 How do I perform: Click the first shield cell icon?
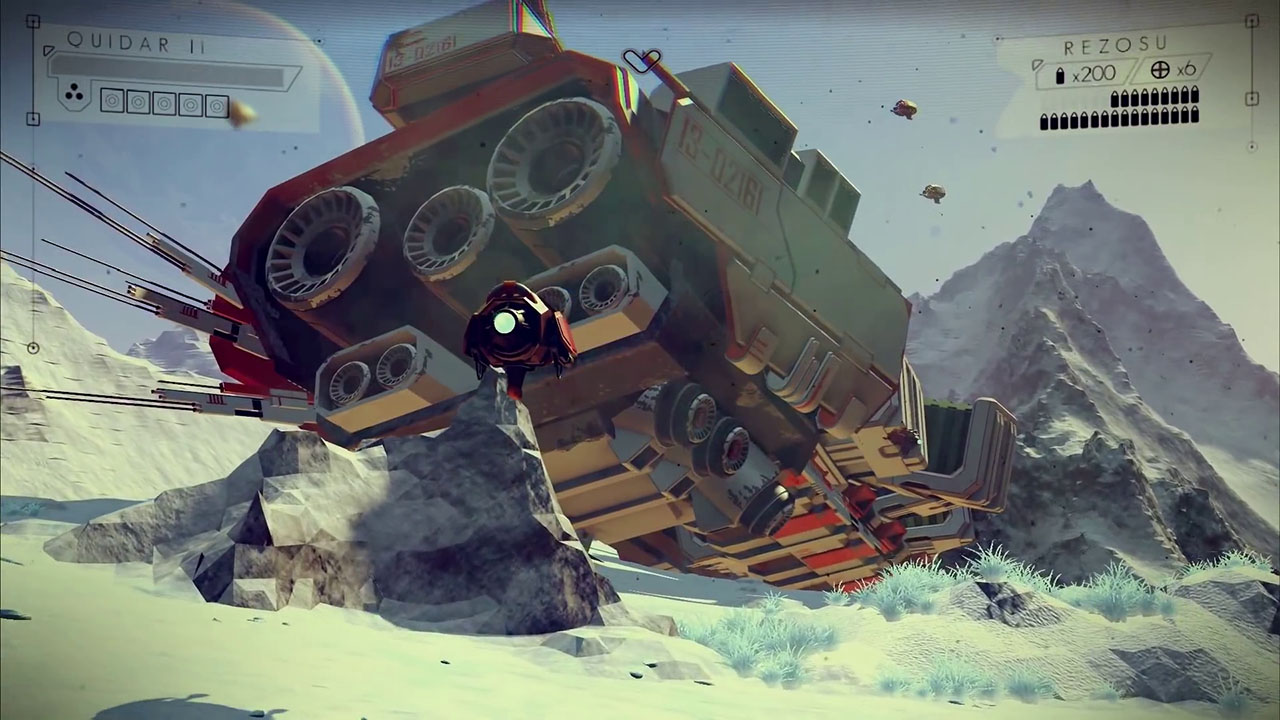114,102
